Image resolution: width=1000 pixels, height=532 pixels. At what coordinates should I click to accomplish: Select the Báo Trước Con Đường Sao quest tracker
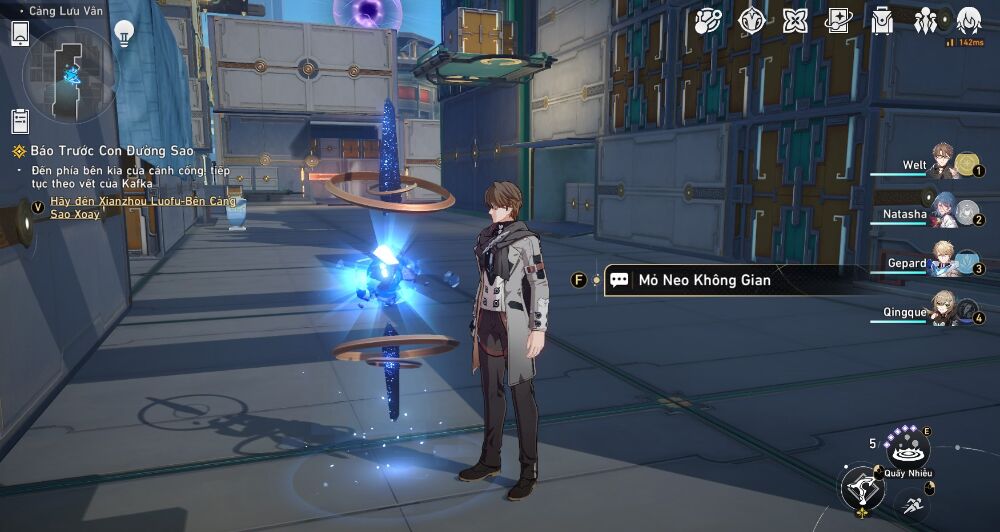pyautogui.click(x=102, y=151)
